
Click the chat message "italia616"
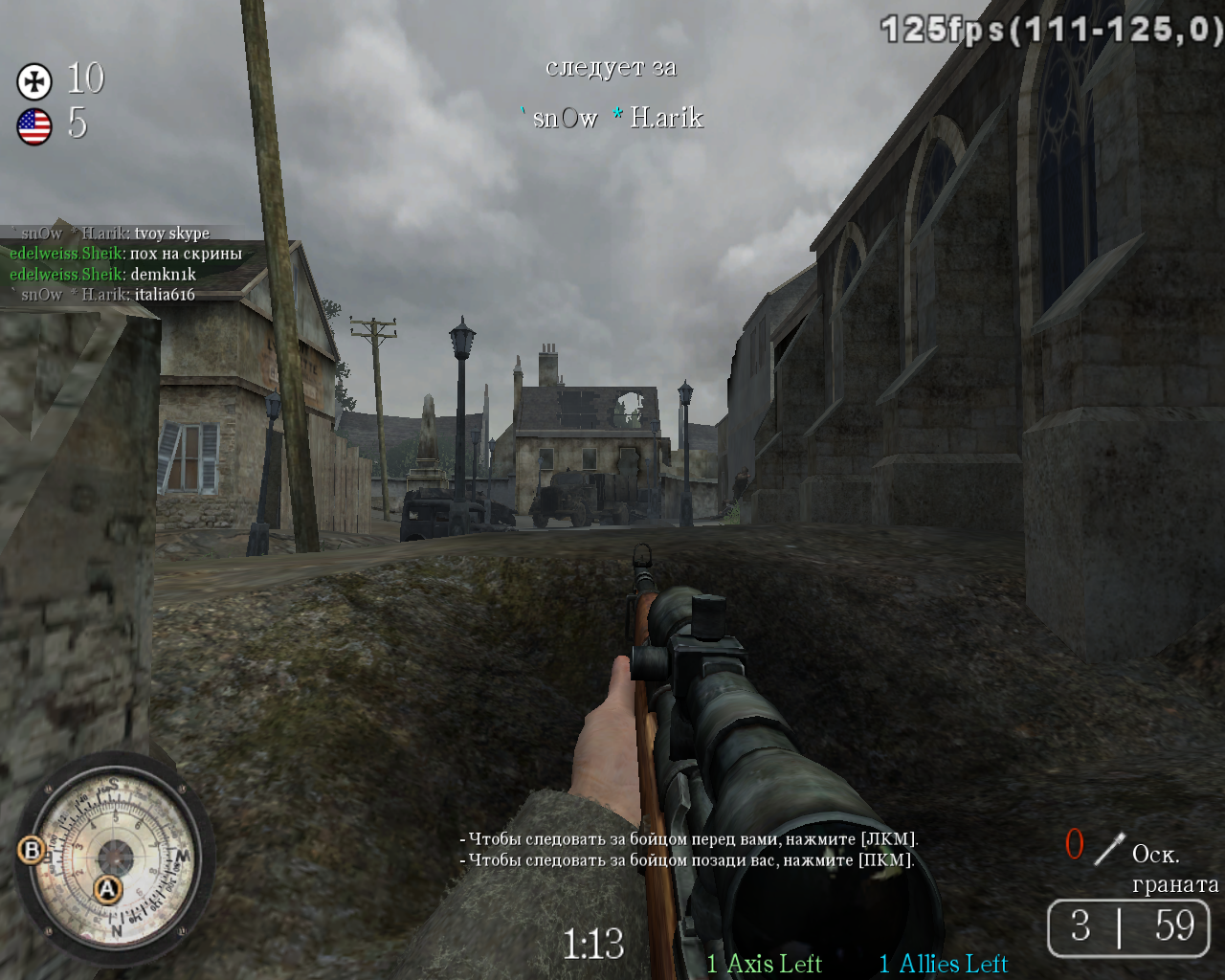click(x=165, y=295)
